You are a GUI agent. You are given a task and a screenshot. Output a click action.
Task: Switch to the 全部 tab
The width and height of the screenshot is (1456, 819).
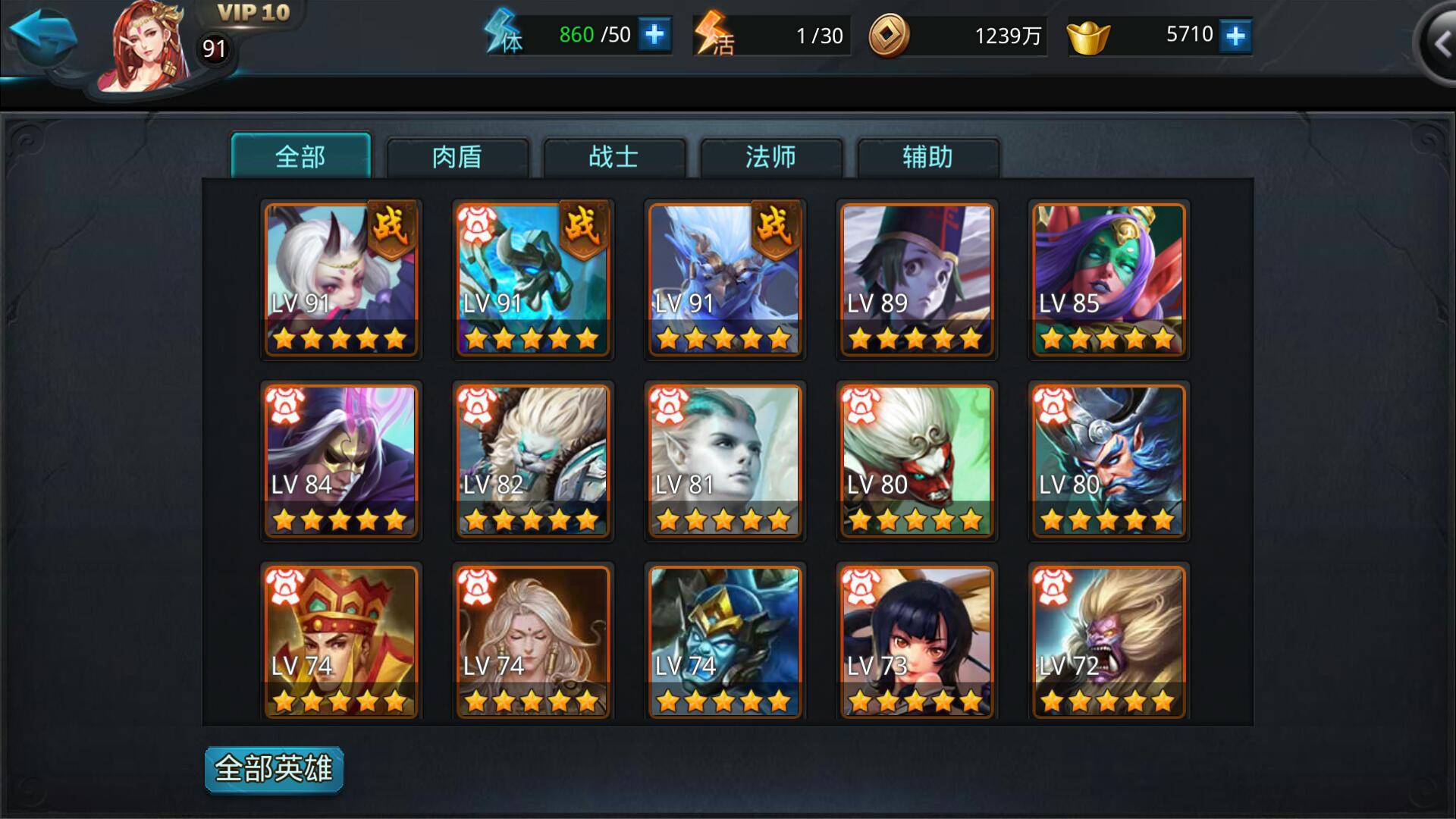coord(300,157)
